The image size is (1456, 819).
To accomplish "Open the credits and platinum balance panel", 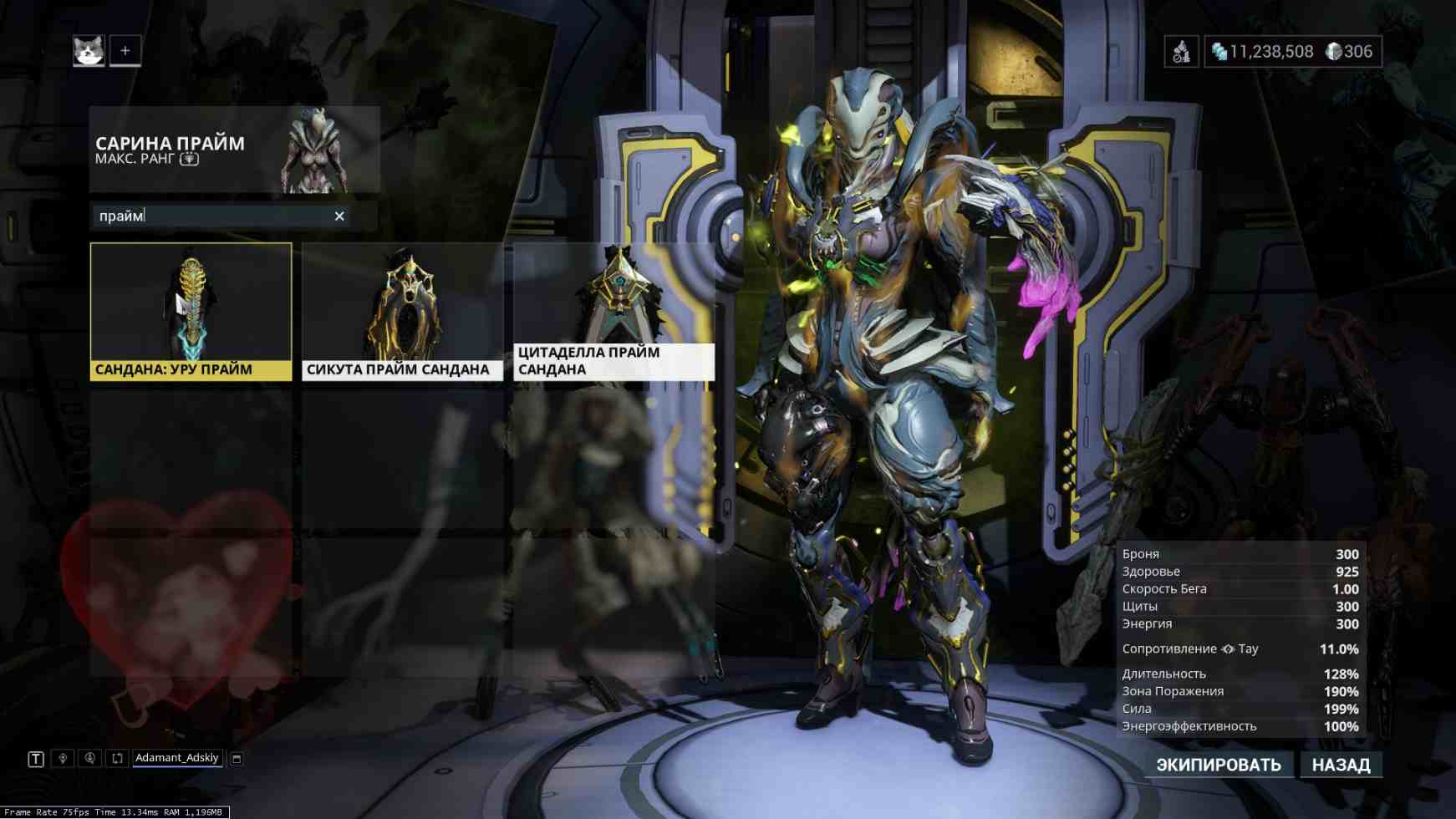I will point(1292,52).
